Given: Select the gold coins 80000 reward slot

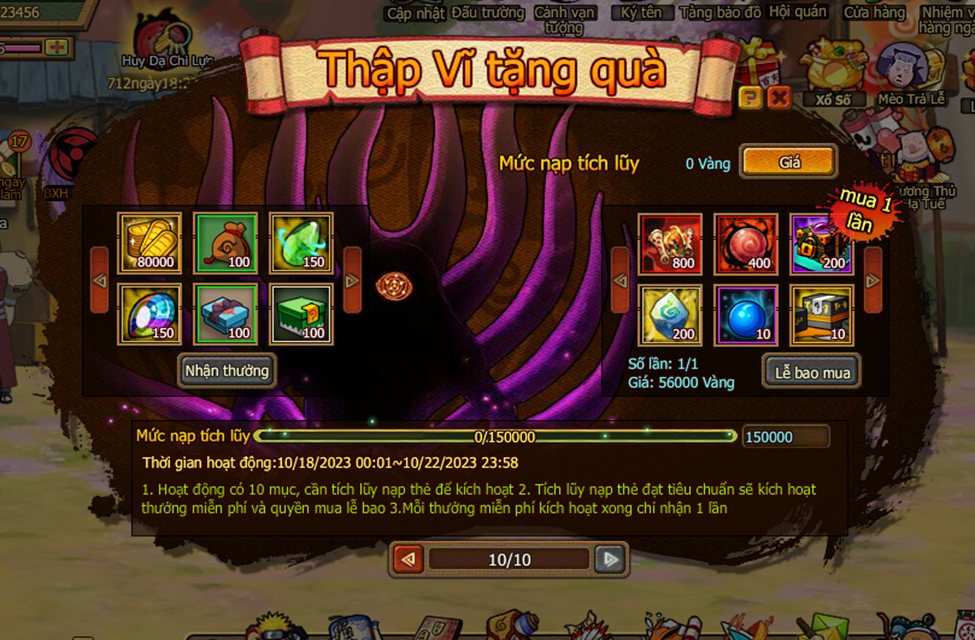Looking at the screenshot, I should tap(150, 243).
